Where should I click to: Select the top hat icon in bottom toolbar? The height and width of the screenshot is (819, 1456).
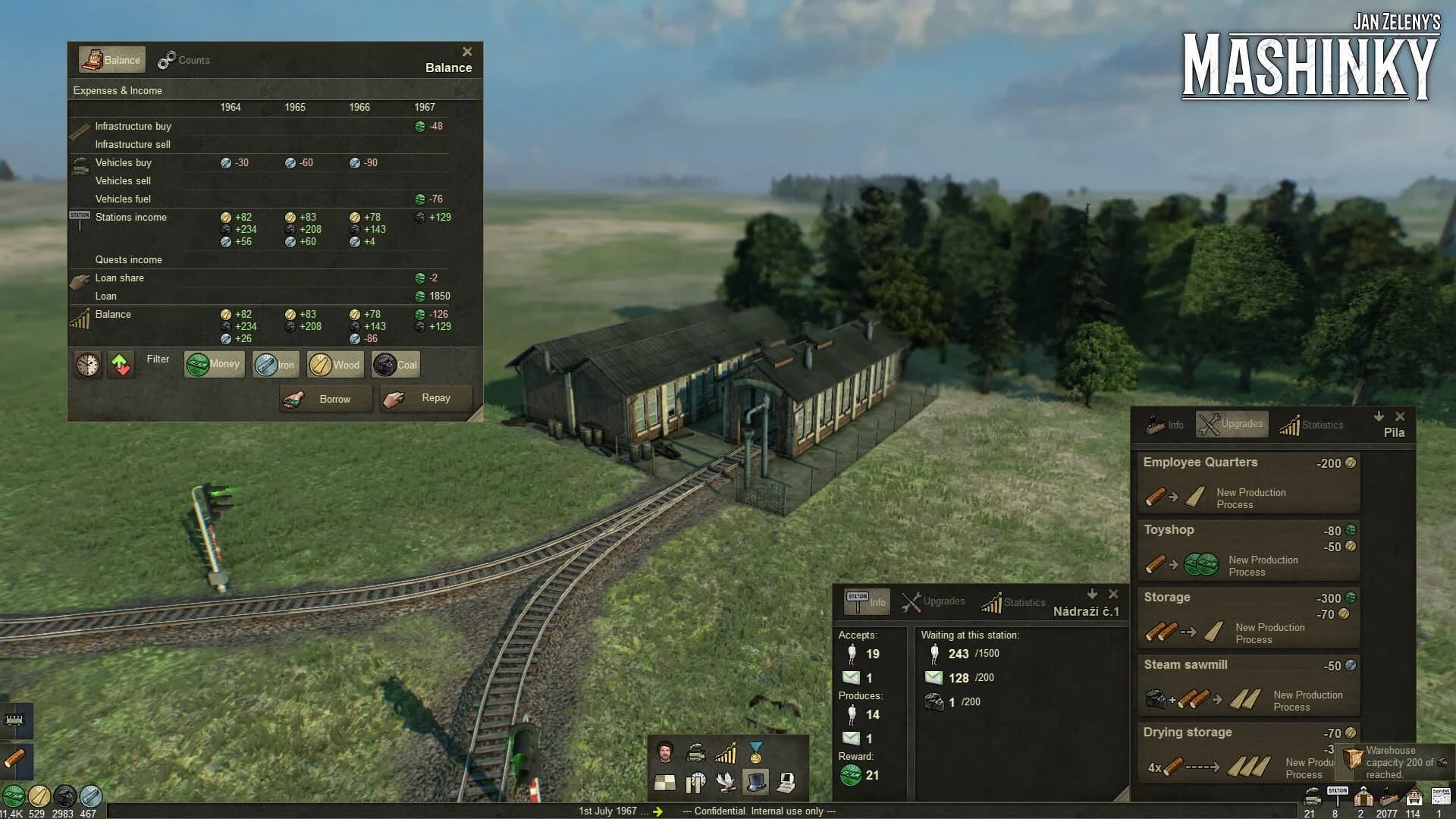(755, 781)
